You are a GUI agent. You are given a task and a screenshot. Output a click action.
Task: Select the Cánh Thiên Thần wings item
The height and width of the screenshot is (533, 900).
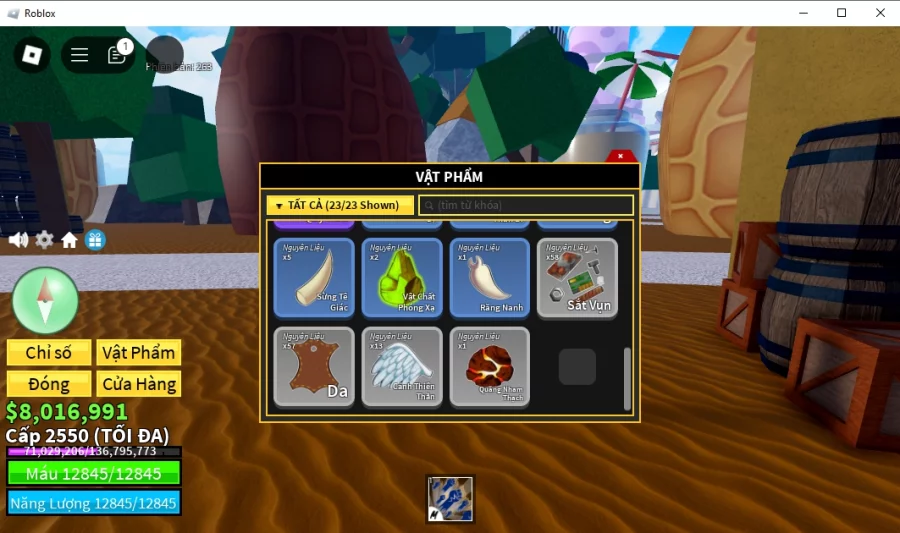tap(401, 366)
